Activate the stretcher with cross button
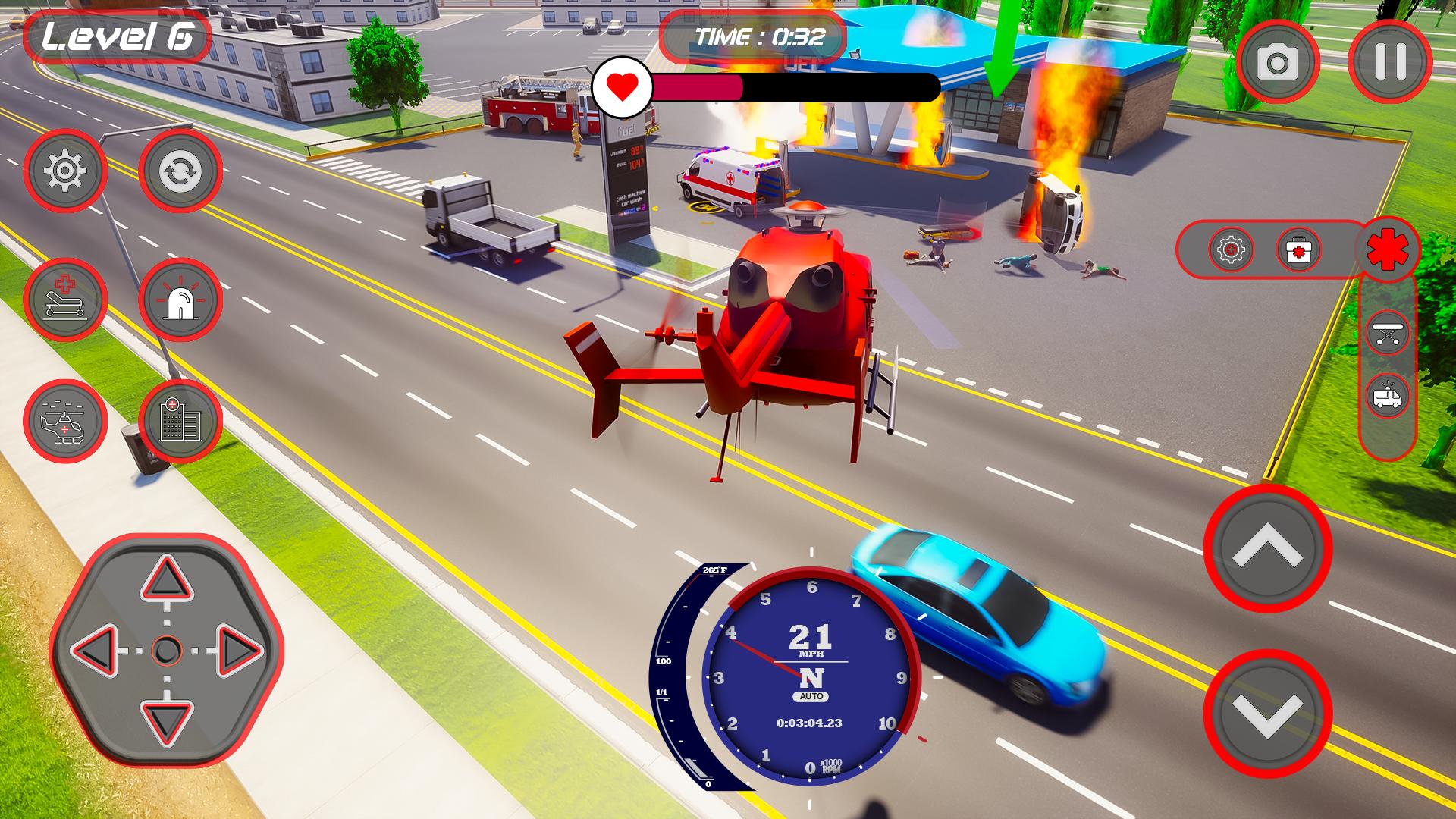The width and height of the screenshot is (1456, 819). pos(65,299)
